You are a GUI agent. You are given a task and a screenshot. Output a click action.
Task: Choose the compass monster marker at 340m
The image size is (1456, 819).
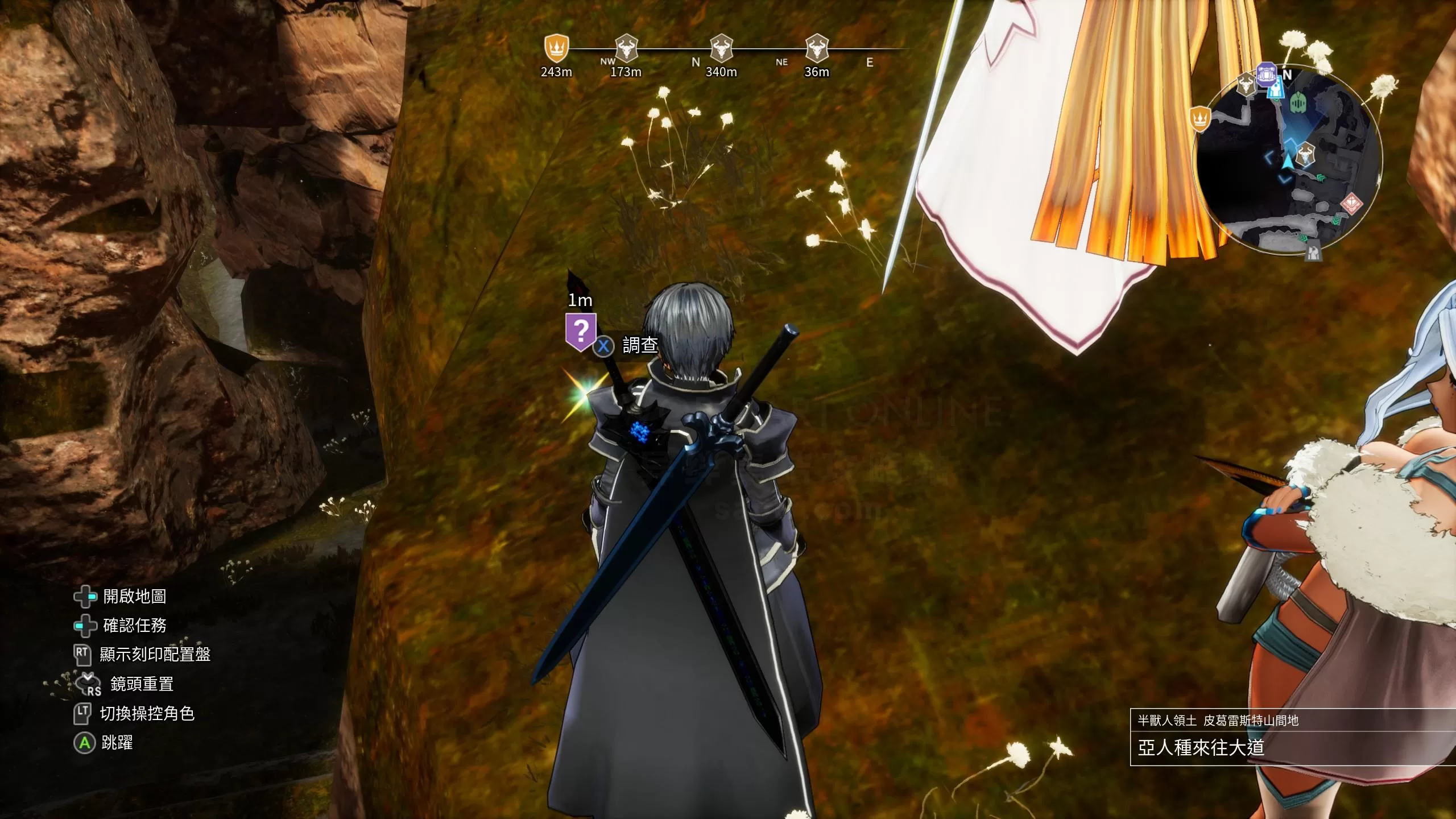coord(721,48)
